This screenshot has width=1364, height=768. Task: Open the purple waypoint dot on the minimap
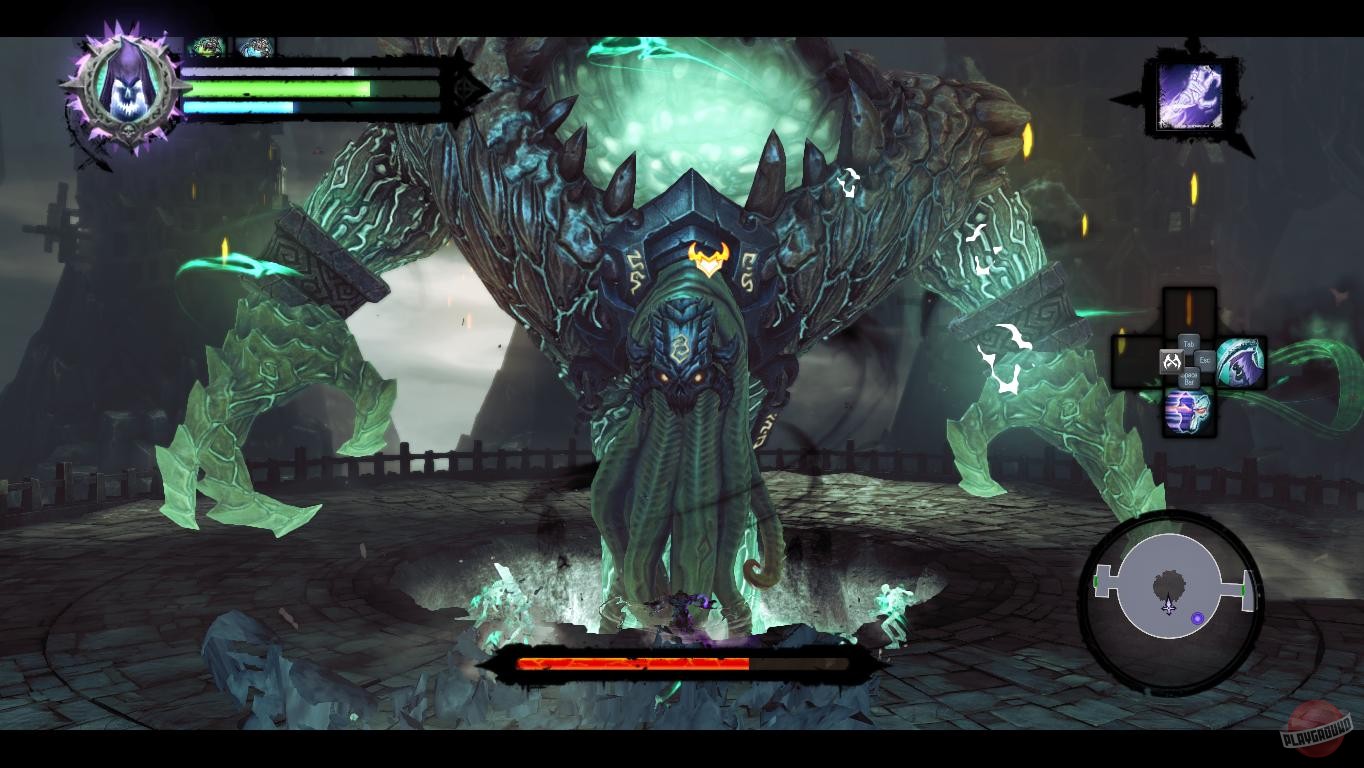(1197, 618)
